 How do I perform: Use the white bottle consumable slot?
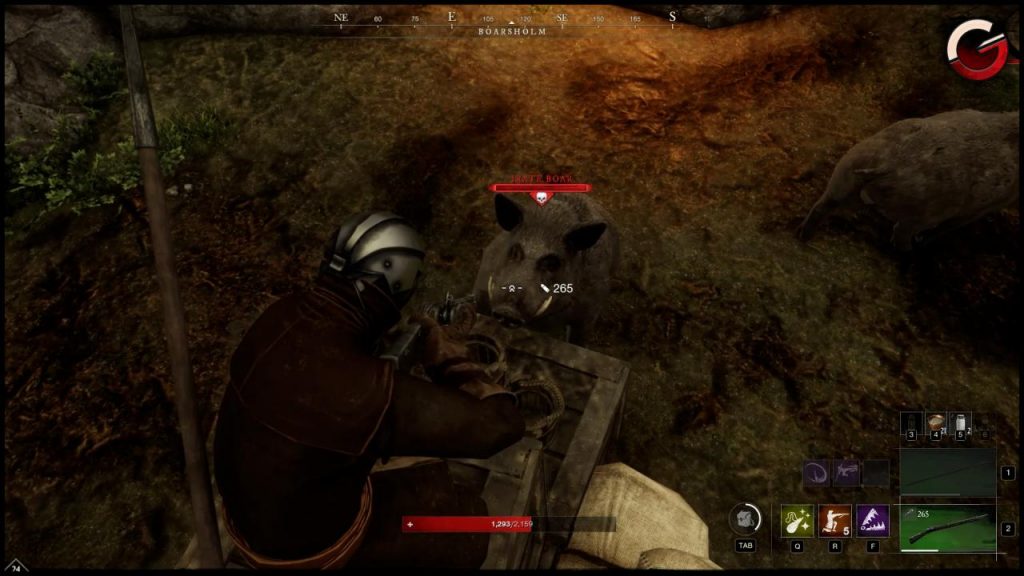tap(962, 423)
